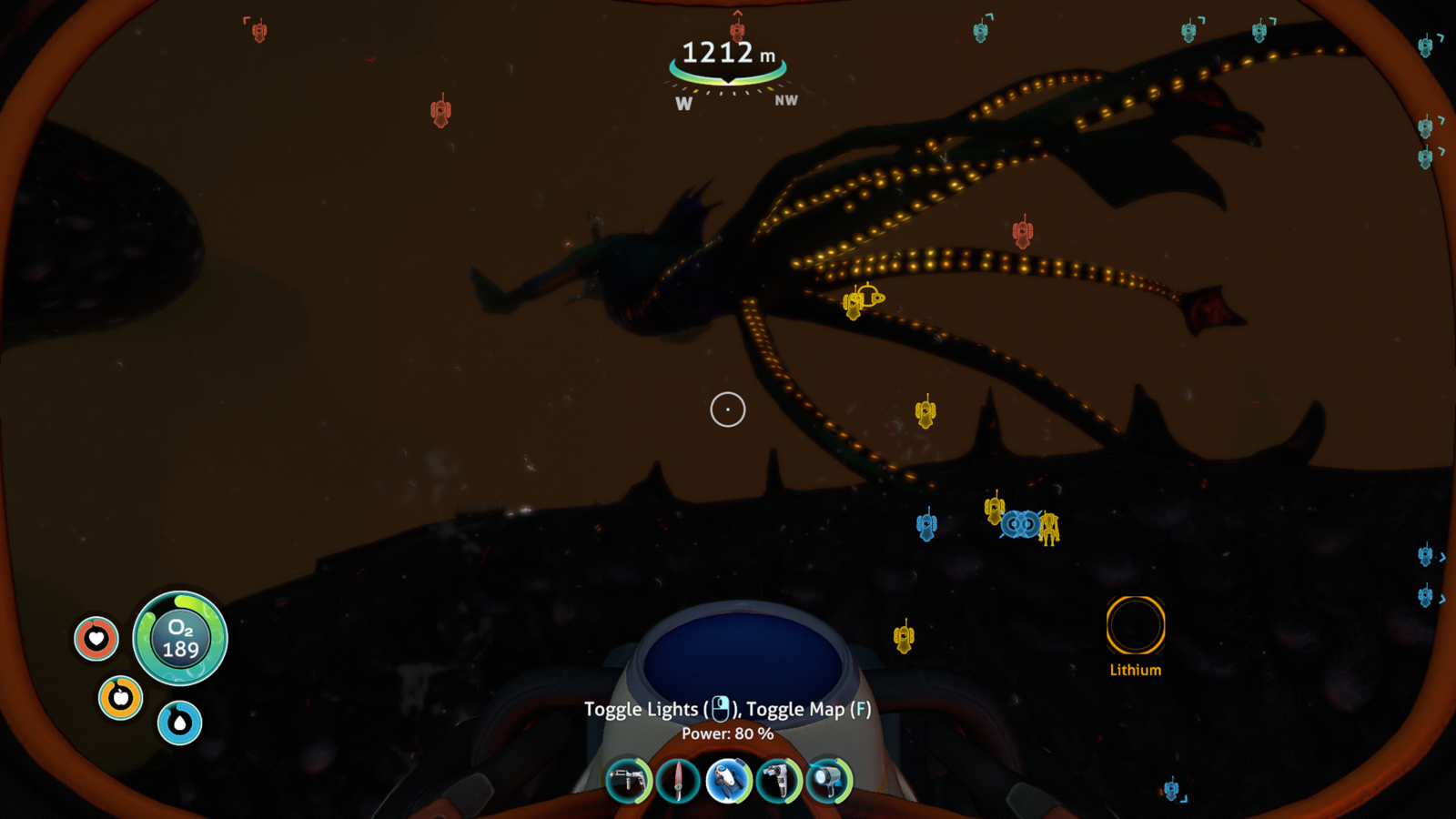Click the Lithium resource marker ring

point(1135,625)
